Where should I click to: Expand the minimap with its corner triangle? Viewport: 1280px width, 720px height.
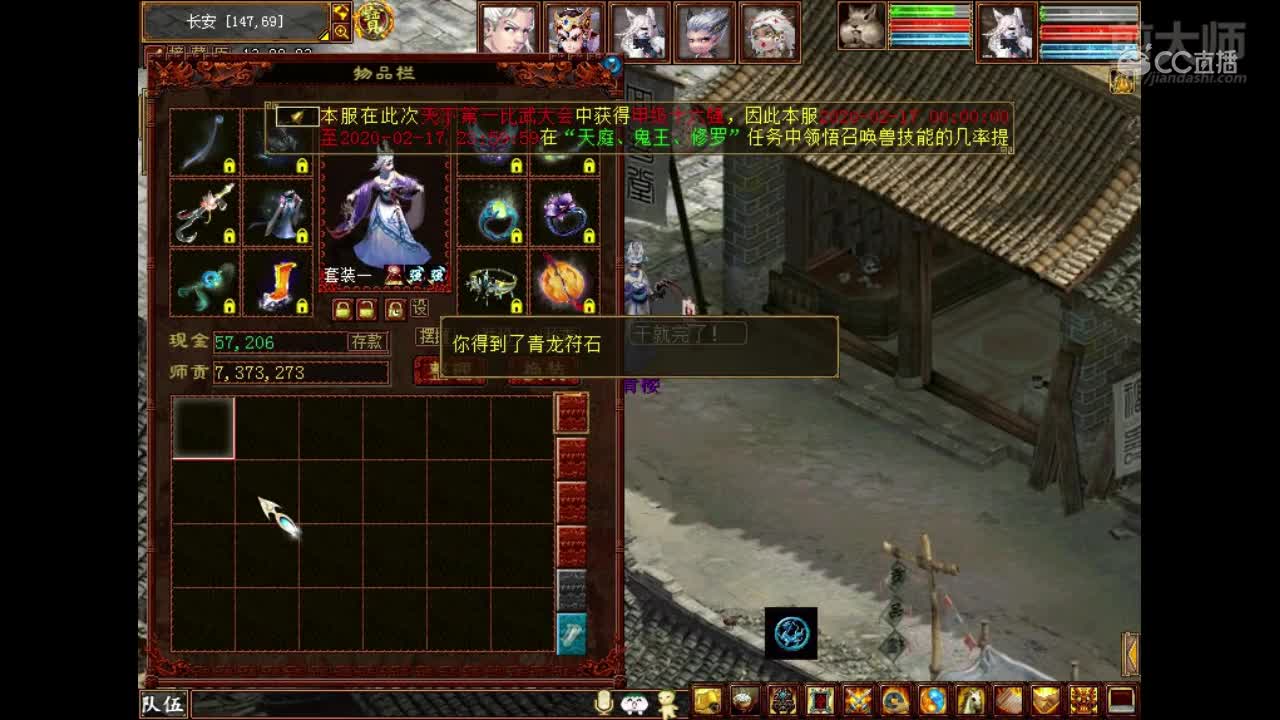pos(323,37)
